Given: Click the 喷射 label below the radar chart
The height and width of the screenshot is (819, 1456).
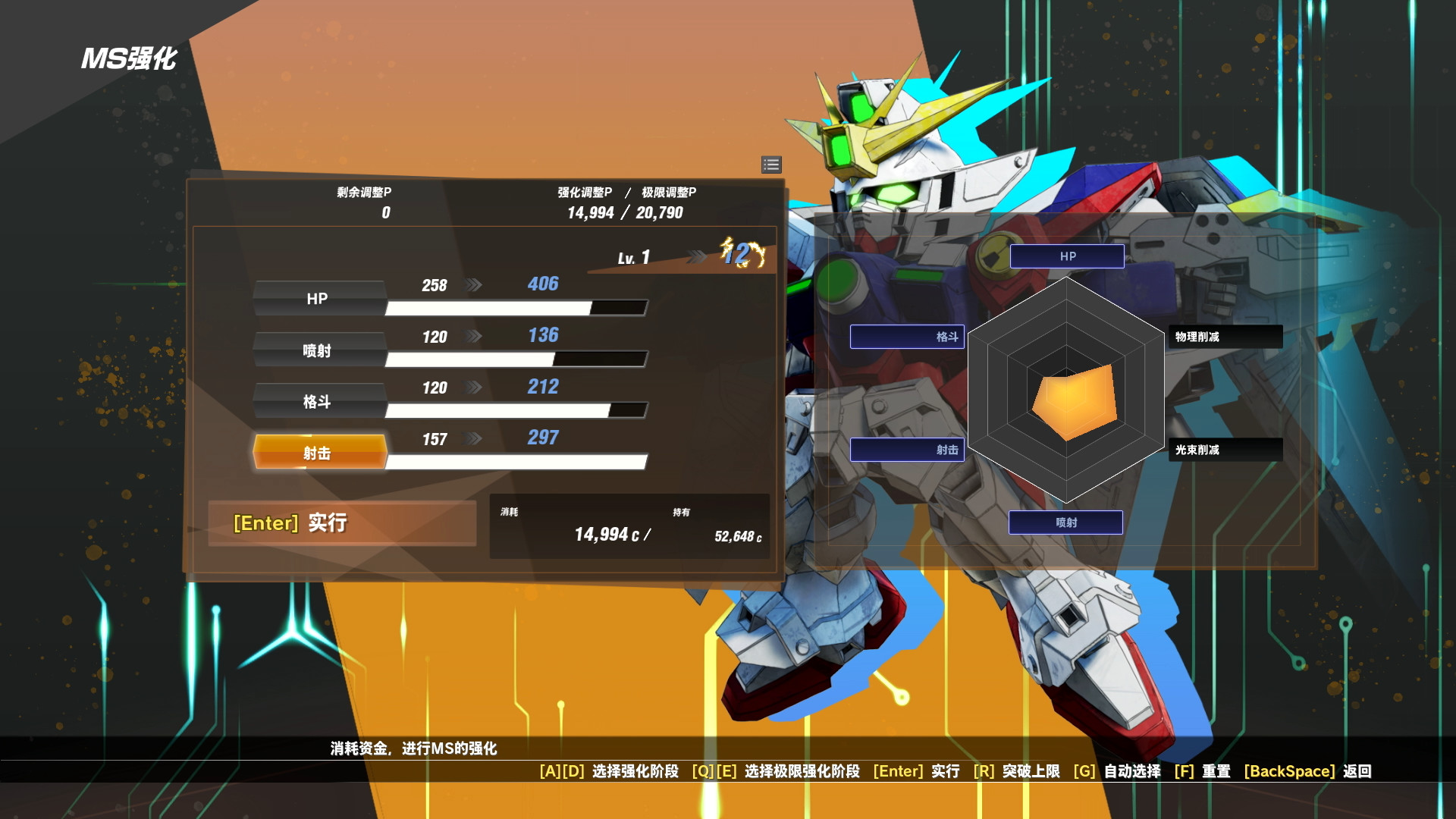Looking at the screenshot, I should [x=1065, y=522].
